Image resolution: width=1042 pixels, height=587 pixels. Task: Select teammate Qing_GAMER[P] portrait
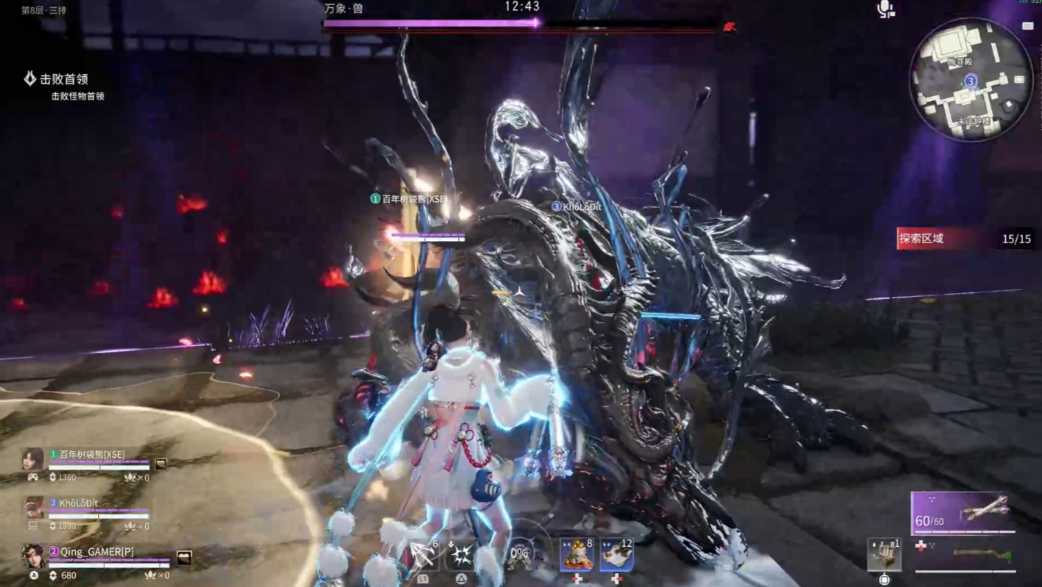33,555
